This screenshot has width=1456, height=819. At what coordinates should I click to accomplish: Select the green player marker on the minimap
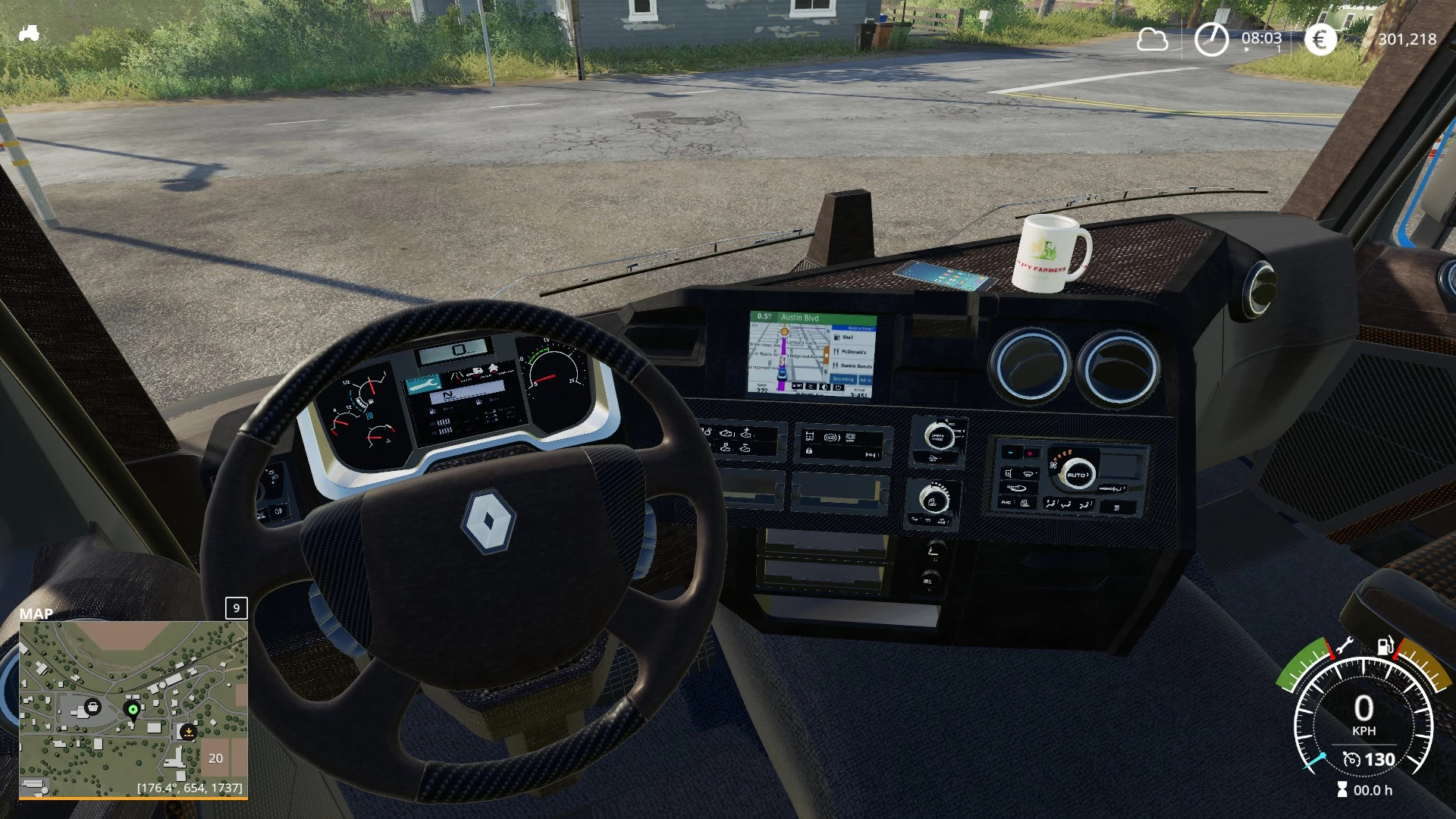coord(133,710)
